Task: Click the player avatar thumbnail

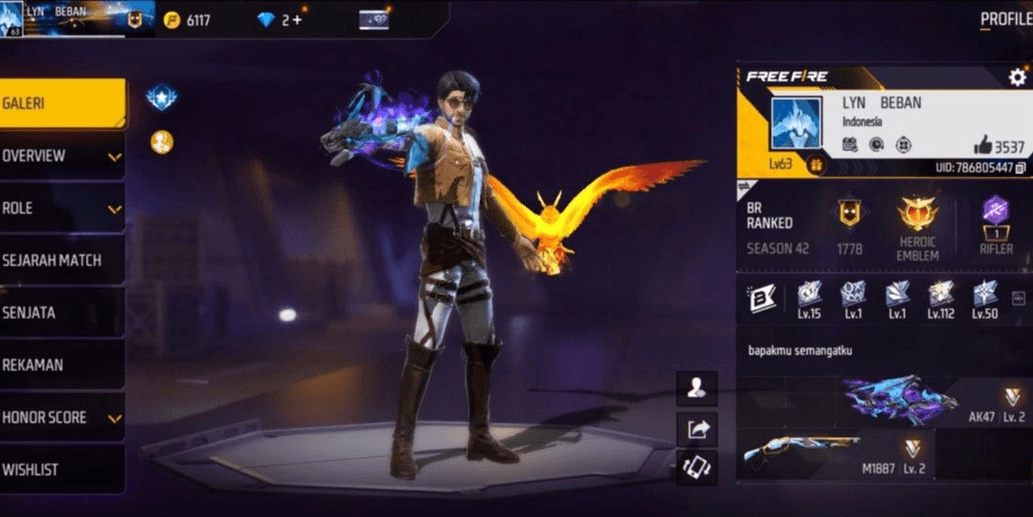Action: pyautogui.click(x=796, y=123)
